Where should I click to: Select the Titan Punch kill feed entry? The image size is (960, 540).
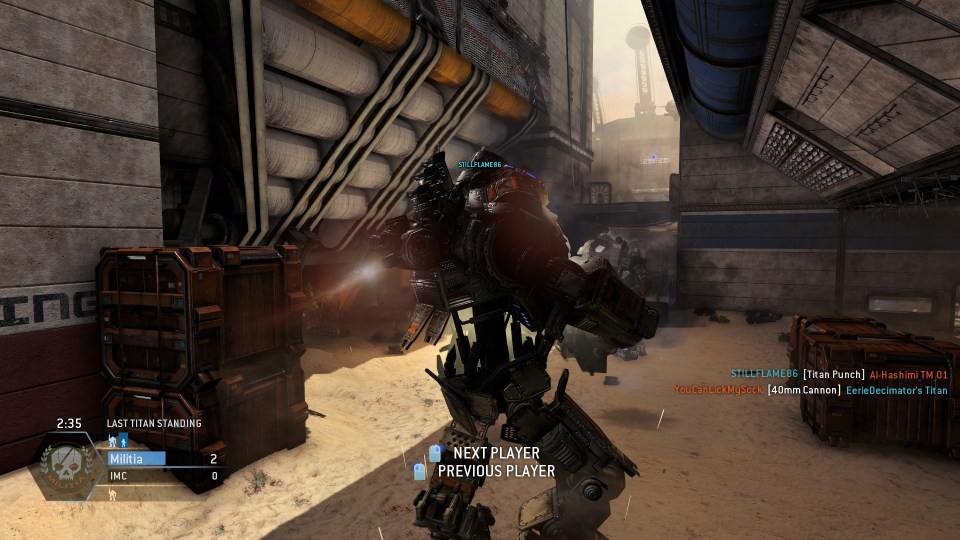coord(838,374)
